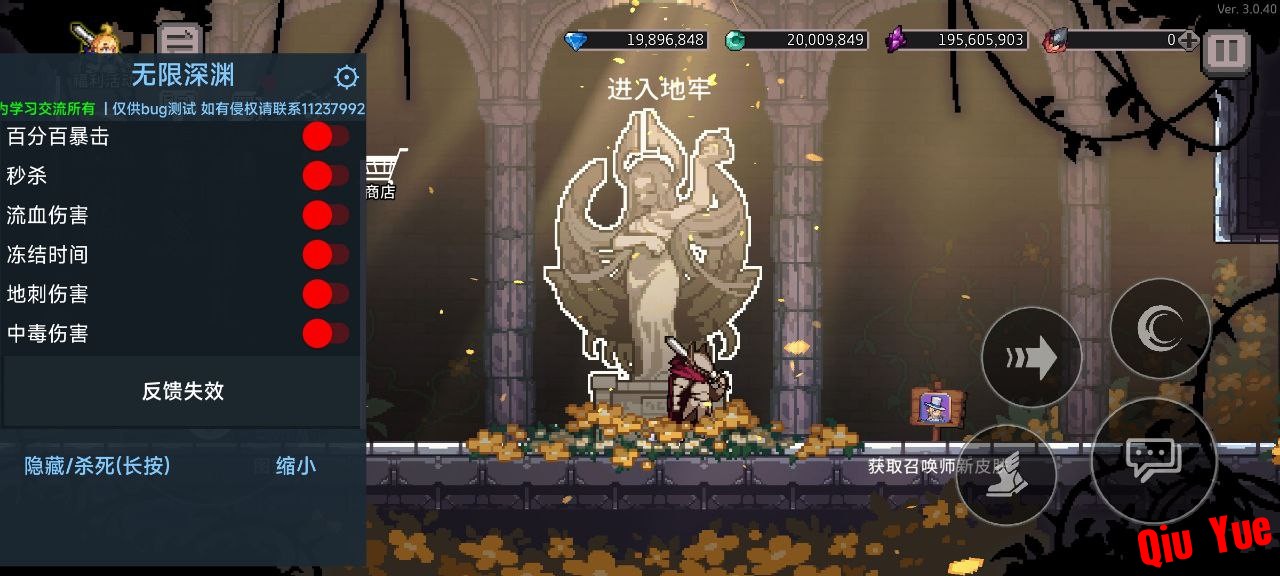The height and width of the screenshot is (576, 1280).
Task: Toggle the 地刺伤害 switch
Action: pos(325,294)
